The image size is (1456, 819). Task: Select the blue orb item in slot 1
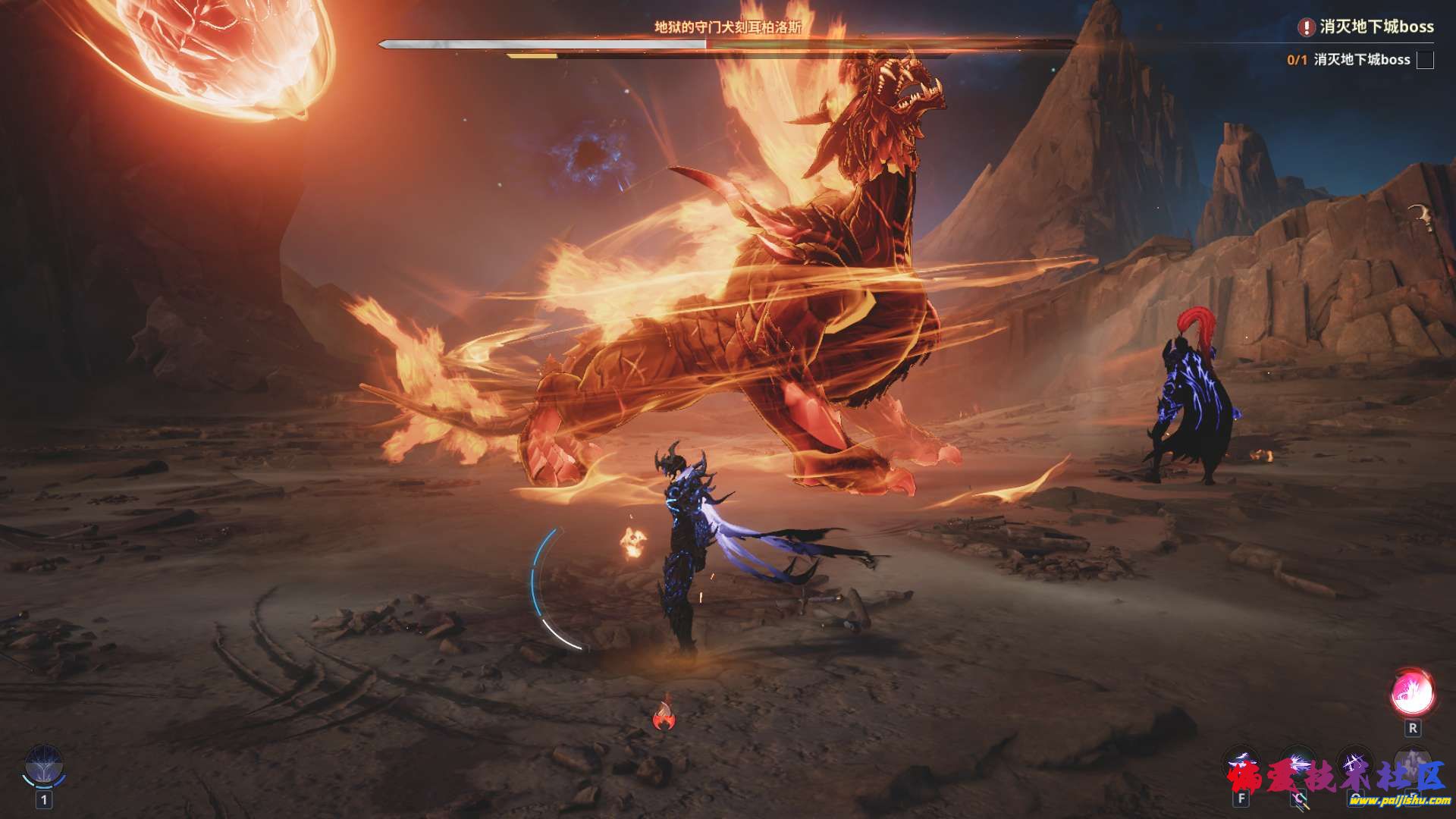tap(44, 765)
